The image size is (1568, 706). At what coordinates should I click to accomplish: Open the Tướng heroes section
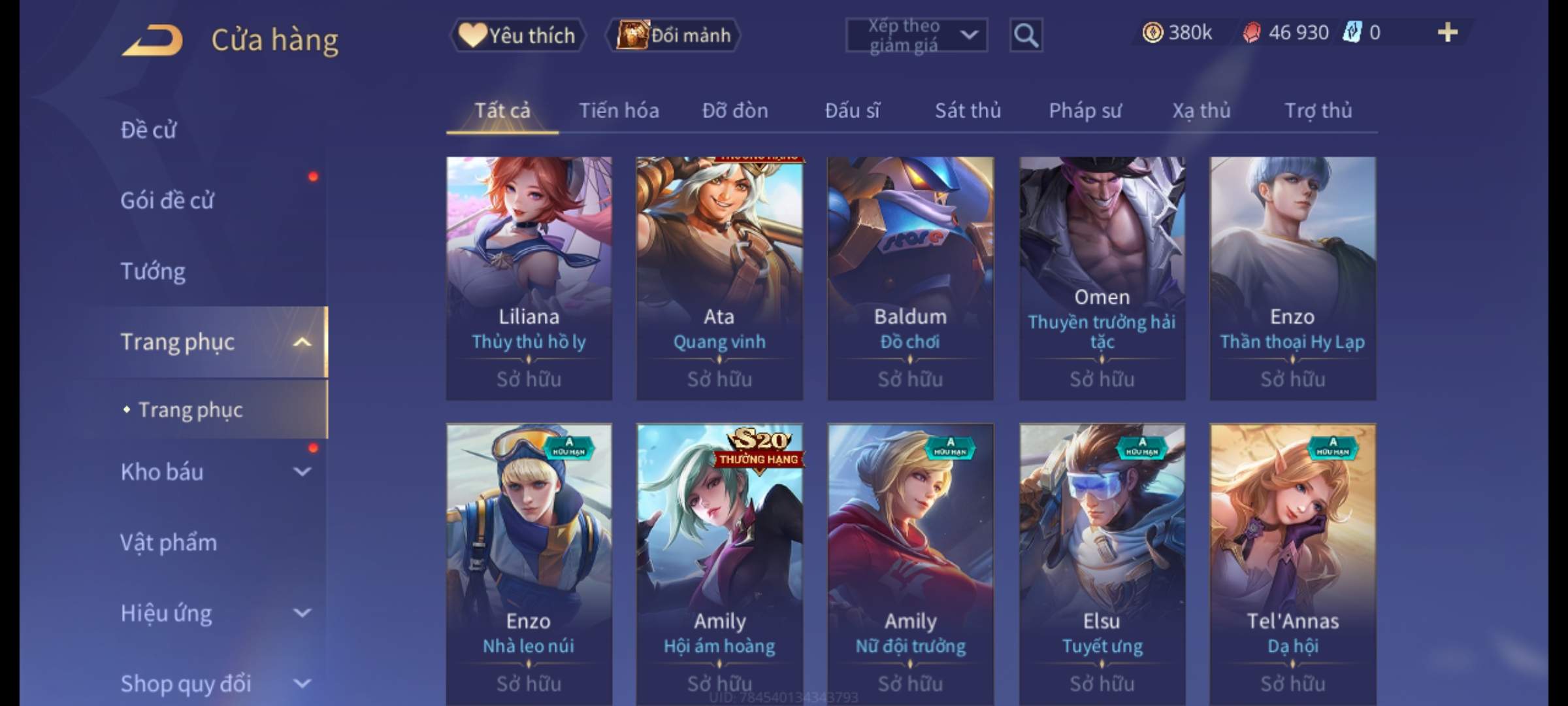pos(153,271)
